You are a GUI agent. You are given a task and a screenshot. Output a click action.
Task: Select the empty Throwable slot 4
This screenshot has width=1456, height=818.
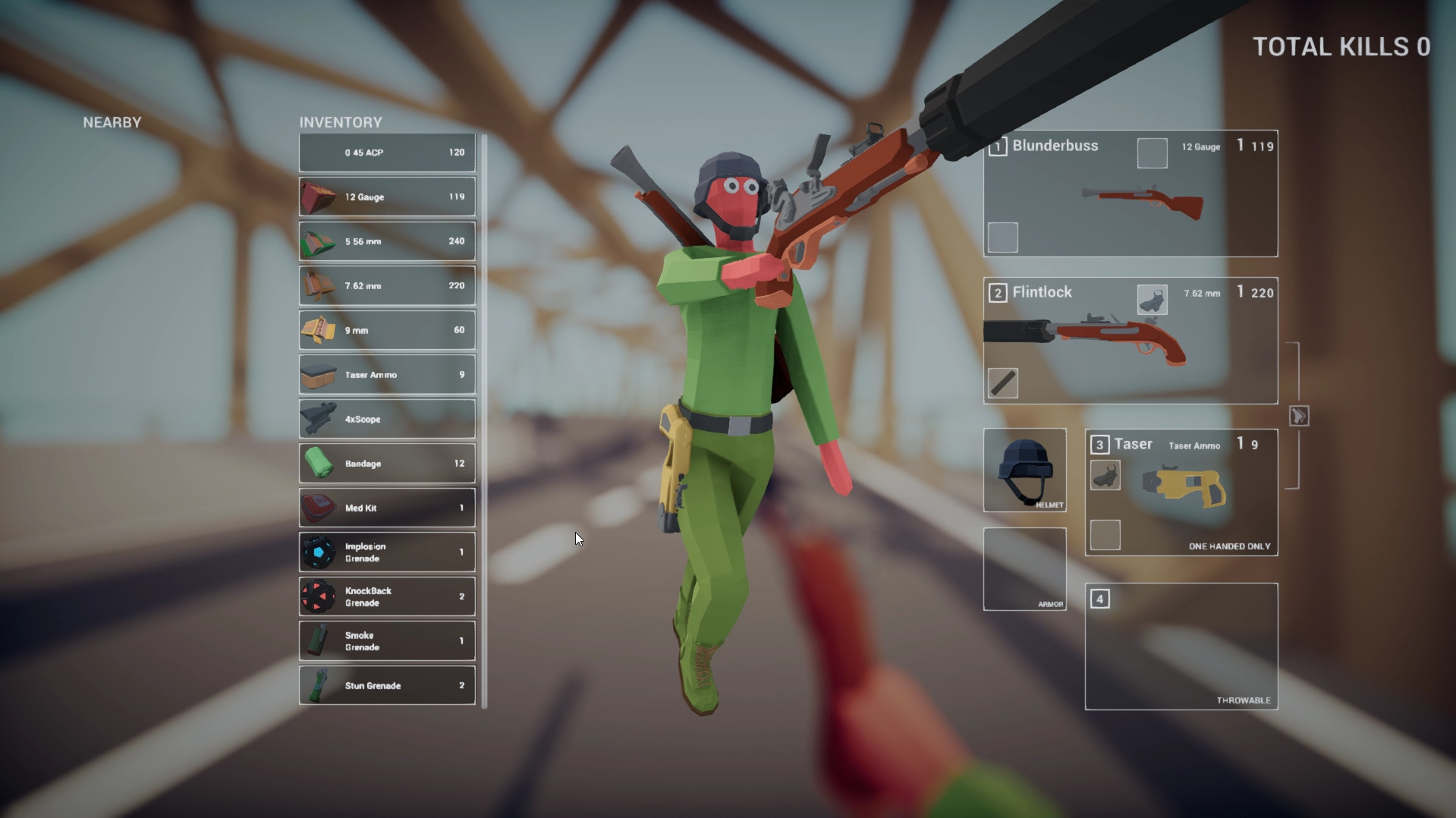(1181, 647)
